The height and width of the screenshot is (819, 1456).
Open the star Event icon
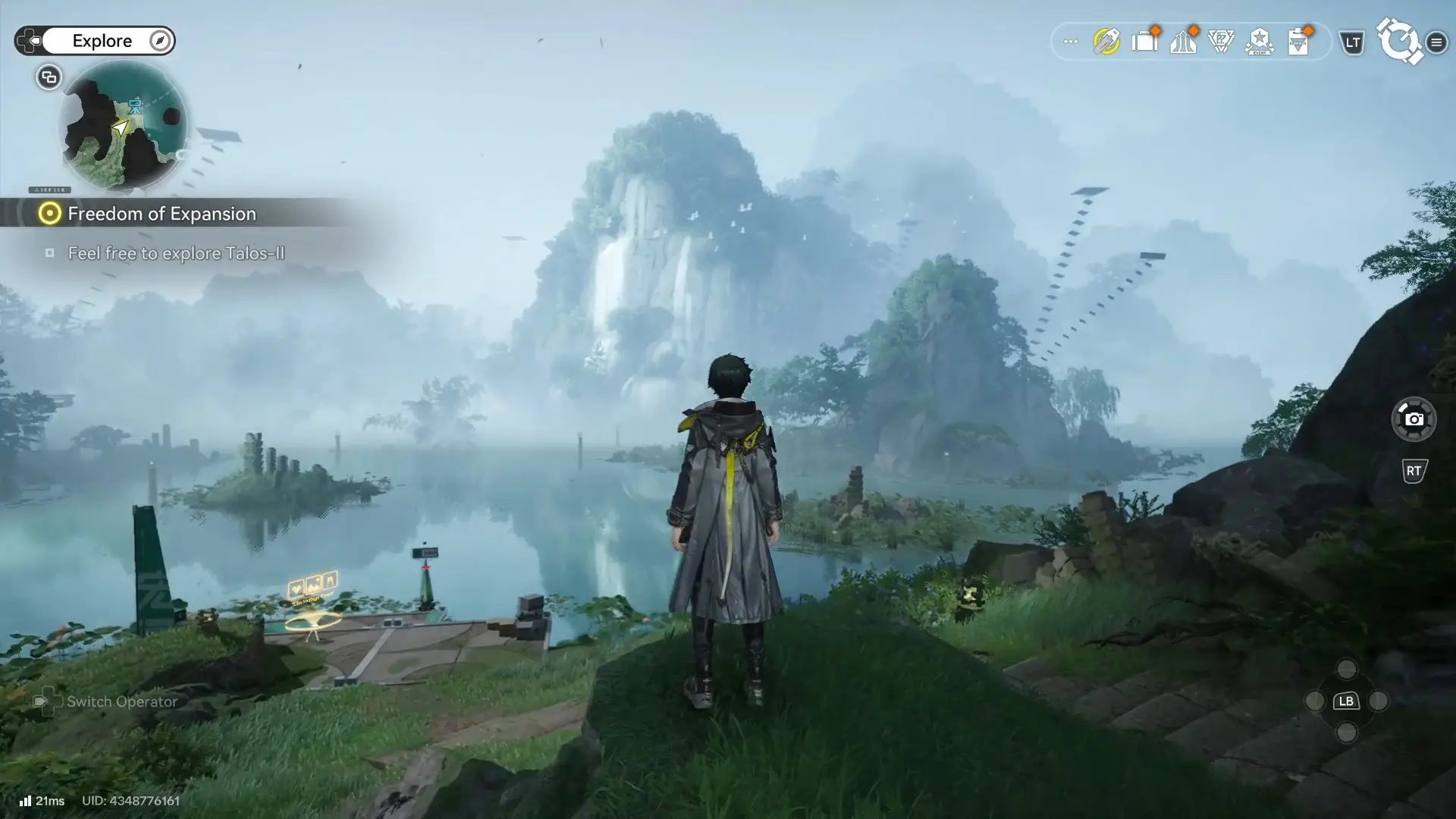(x=1260, y=42)
